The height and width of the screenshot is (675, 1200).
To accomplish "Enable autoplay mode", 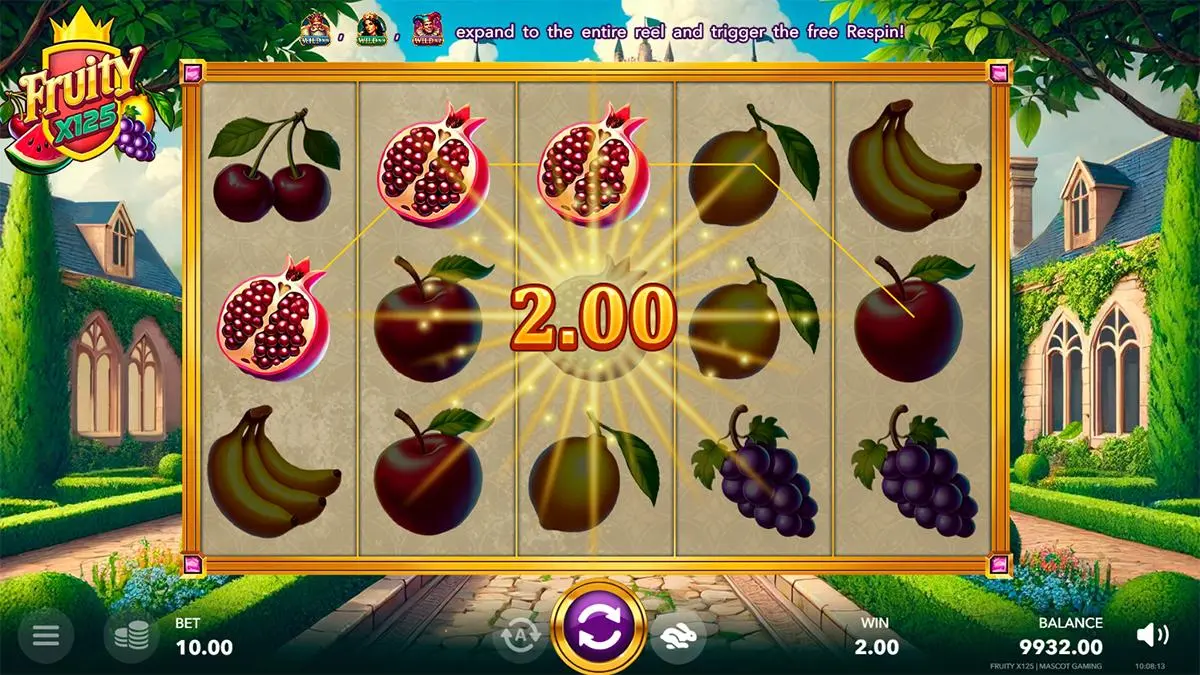I will point(519,636).
